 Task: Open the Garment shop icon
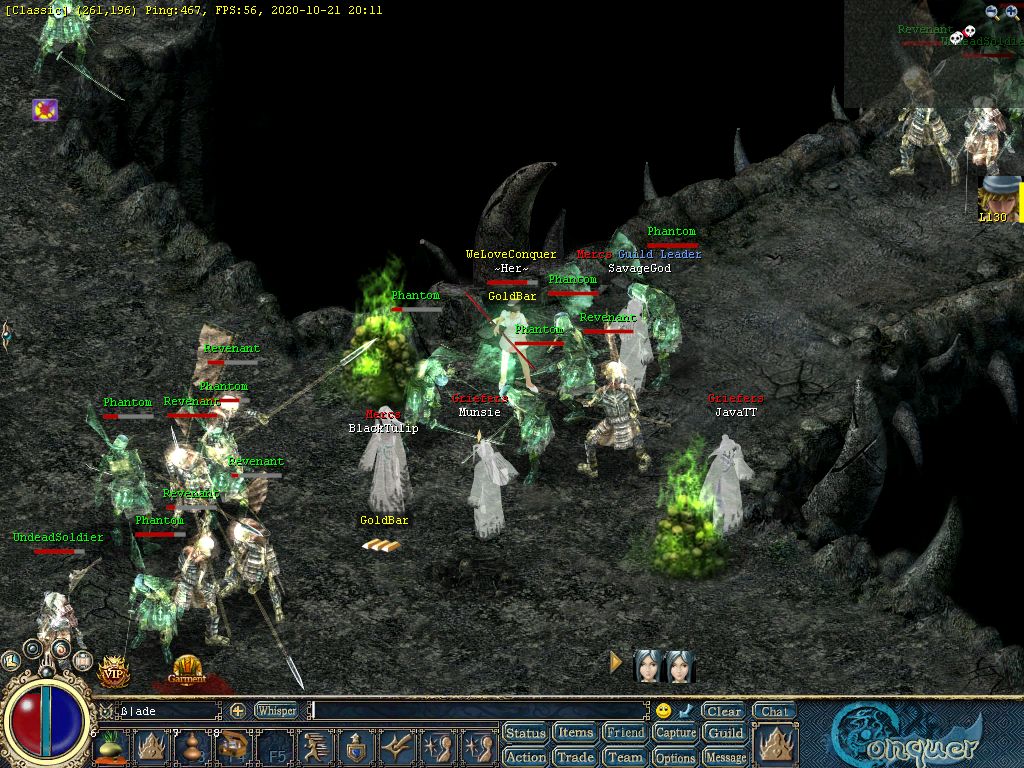click(x=187, y=669)
